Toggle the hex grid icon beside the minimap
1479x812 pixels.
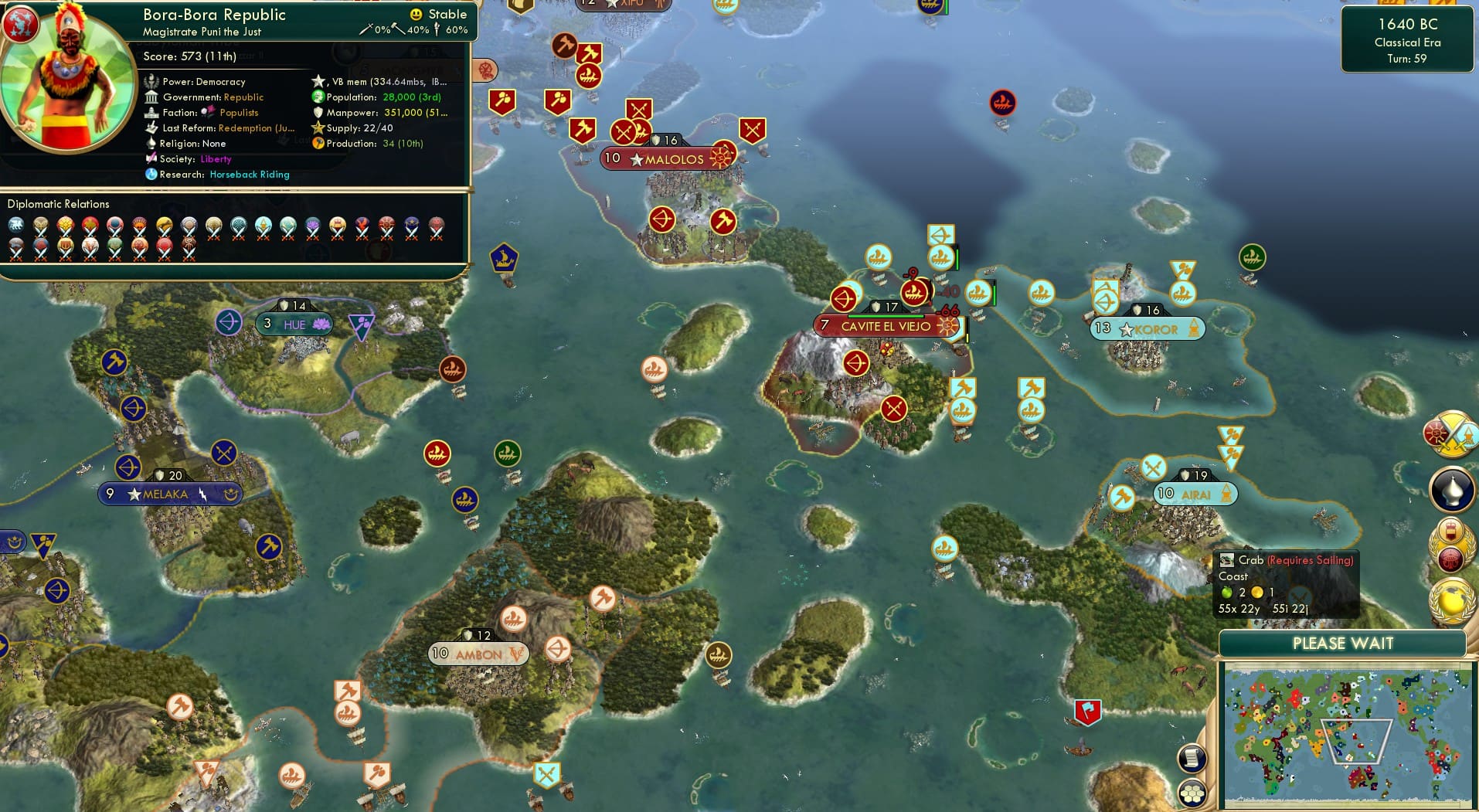pos(1192,792)
